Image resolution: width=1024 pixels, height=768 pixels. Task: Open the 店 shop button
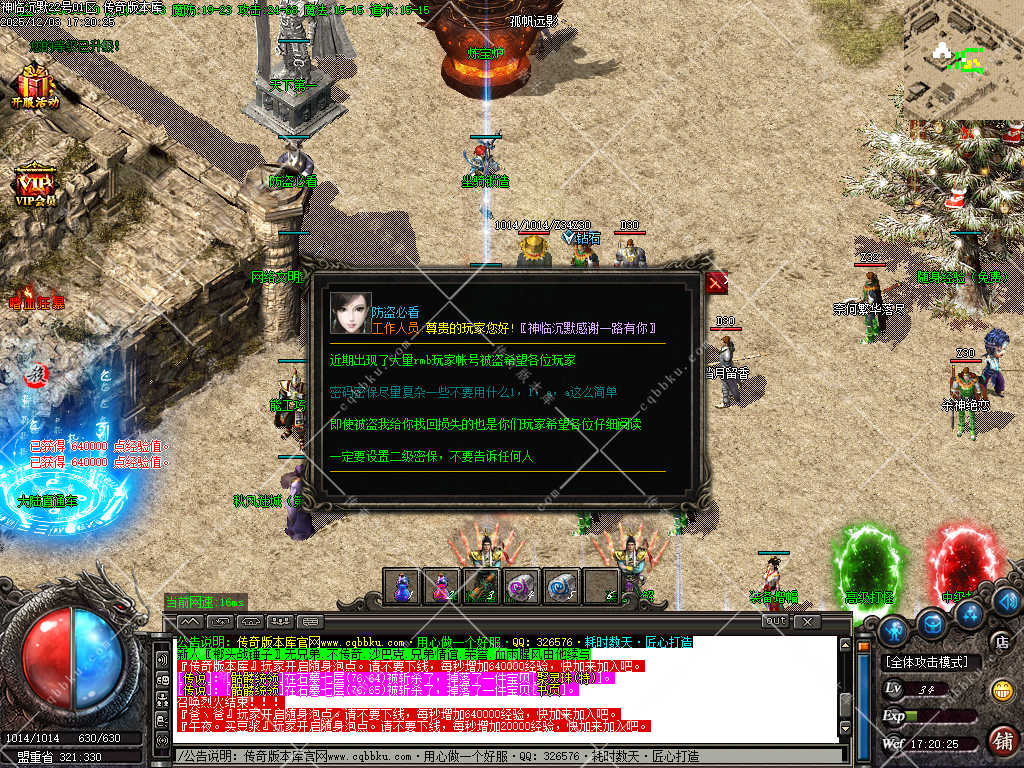(999, 641)
